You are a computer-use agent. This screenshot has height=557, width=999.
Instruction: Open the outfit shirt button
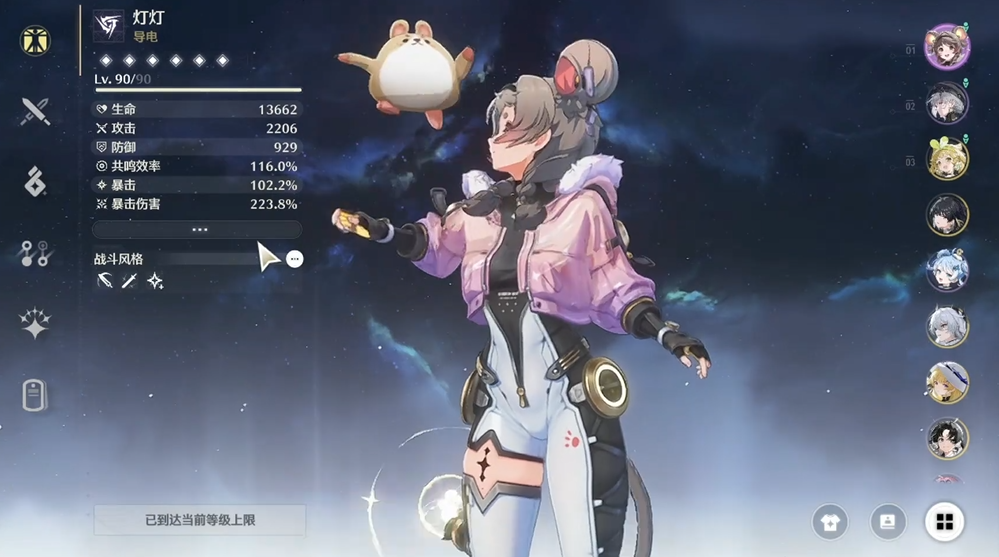click(x=830, y=521)
